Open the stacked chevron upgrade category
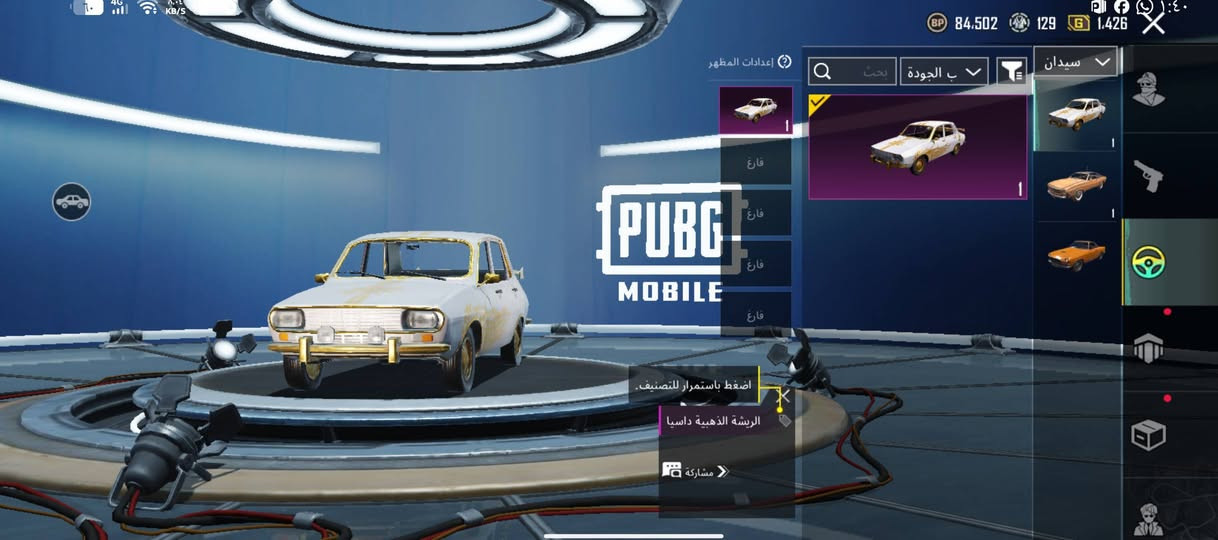 (x=1148, y=348)
